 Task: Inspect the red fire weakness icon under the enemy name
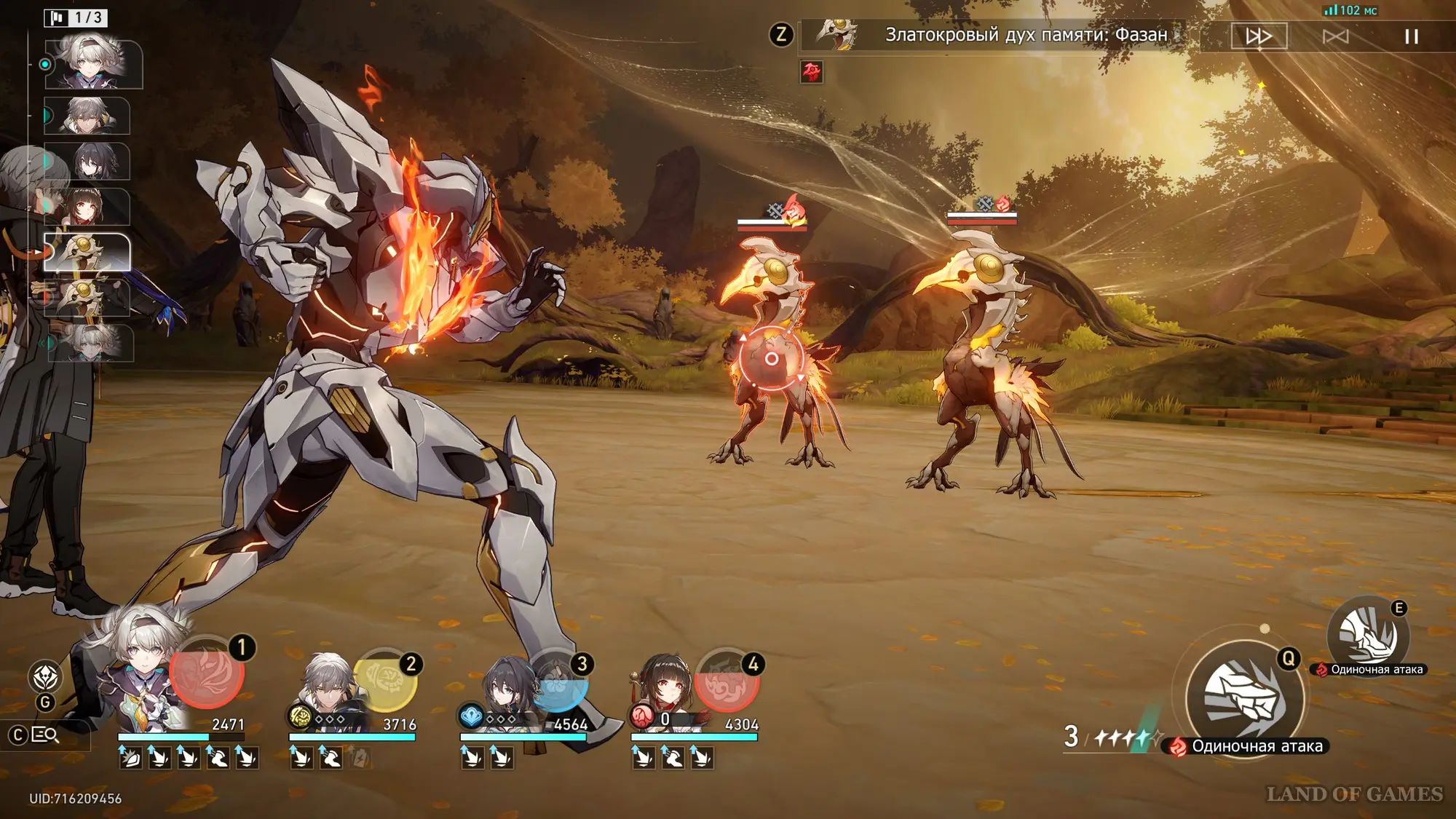click(811, 71)
